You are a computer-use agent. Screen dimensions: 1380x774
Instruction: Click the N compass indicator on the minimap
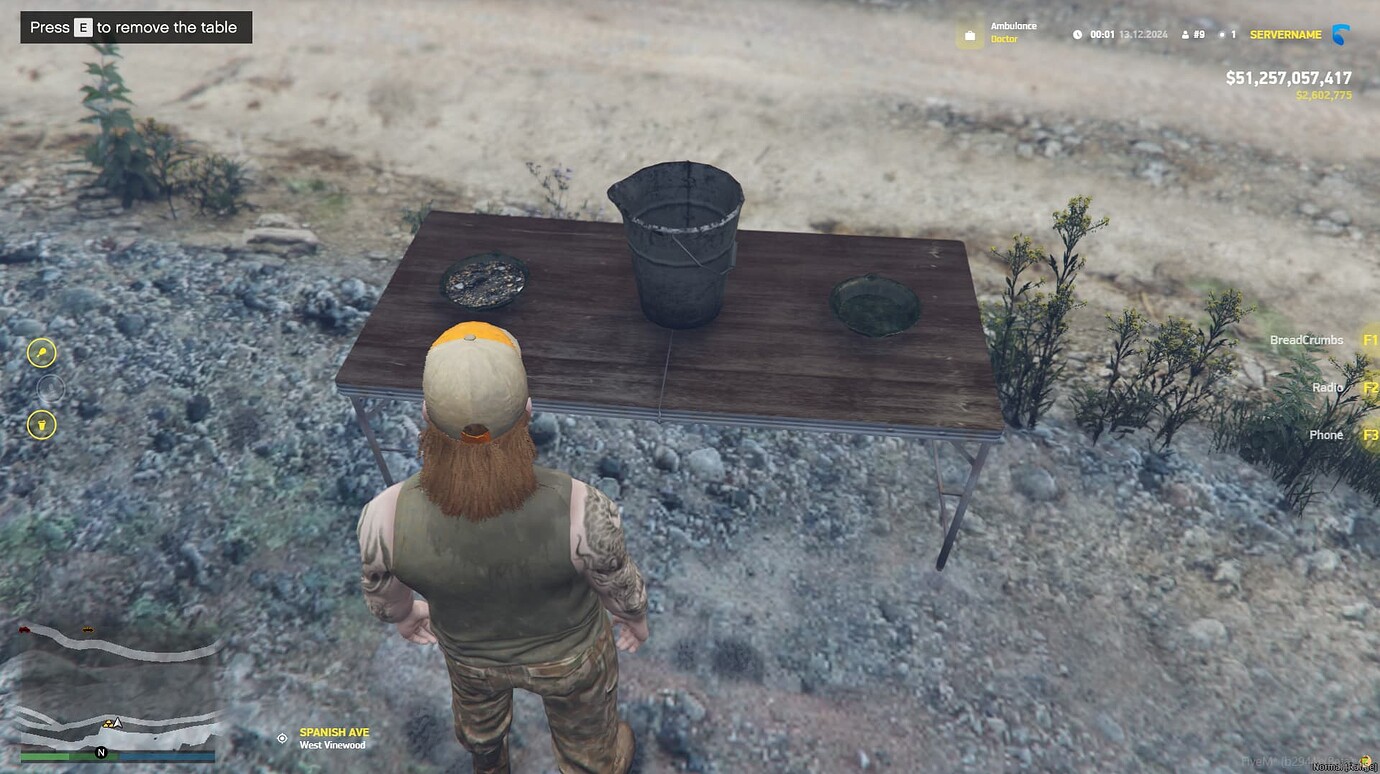101,752
